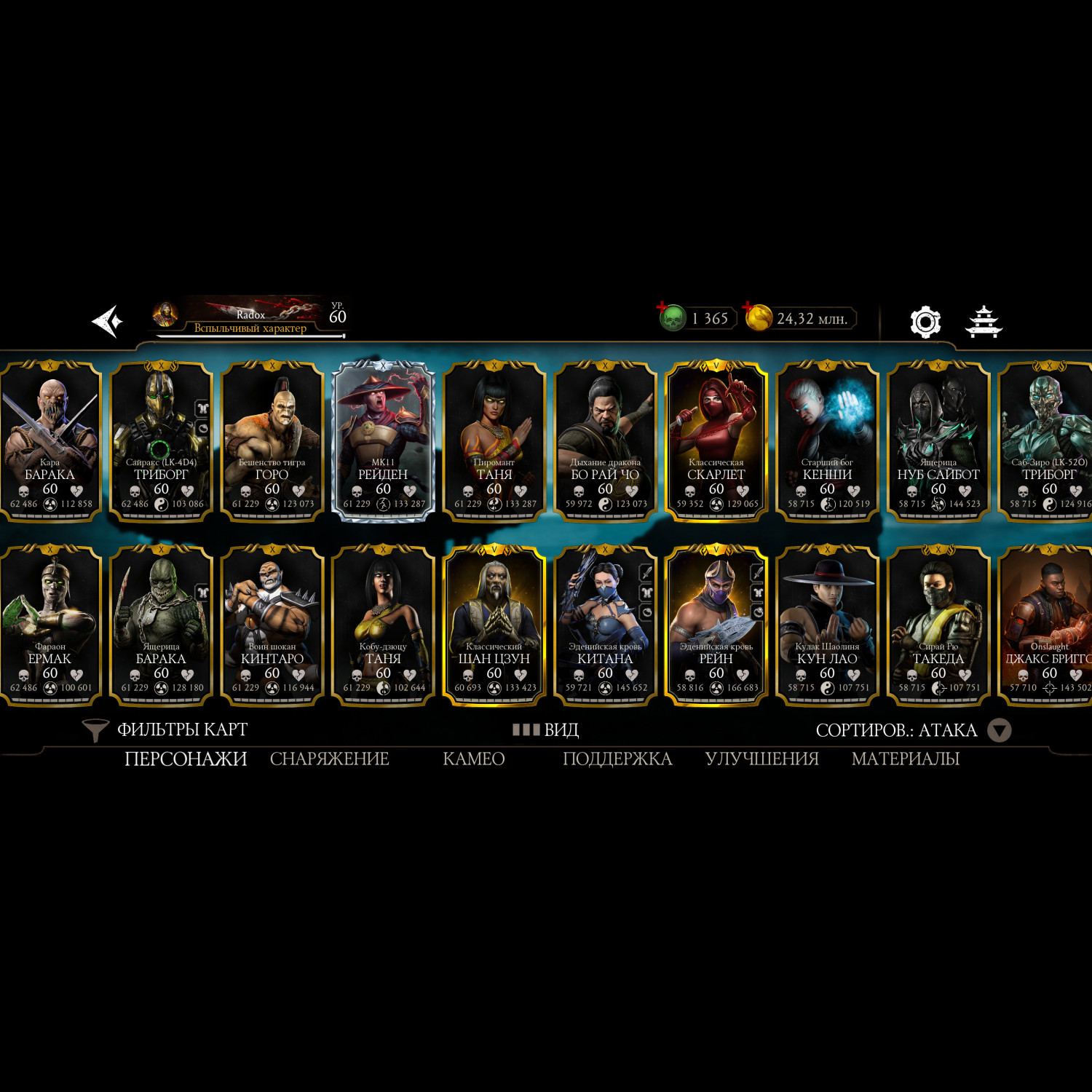
Task: Select the Старший бог Кенши card
Action: pyautogui.click(x=827, y=442)
